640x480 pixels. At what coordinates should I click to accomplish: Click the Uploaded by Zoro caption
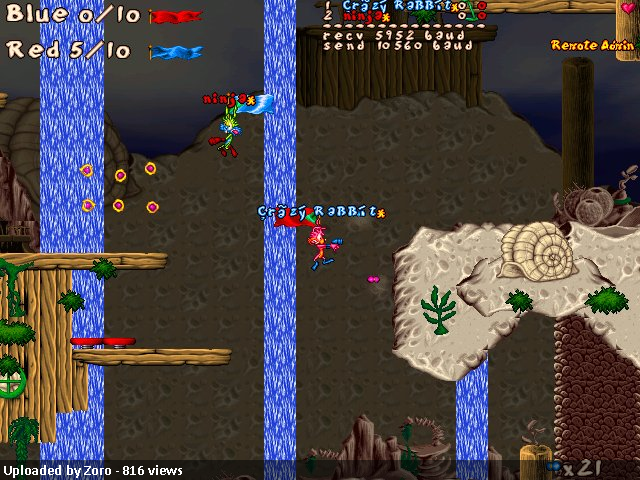pos(91,470)
